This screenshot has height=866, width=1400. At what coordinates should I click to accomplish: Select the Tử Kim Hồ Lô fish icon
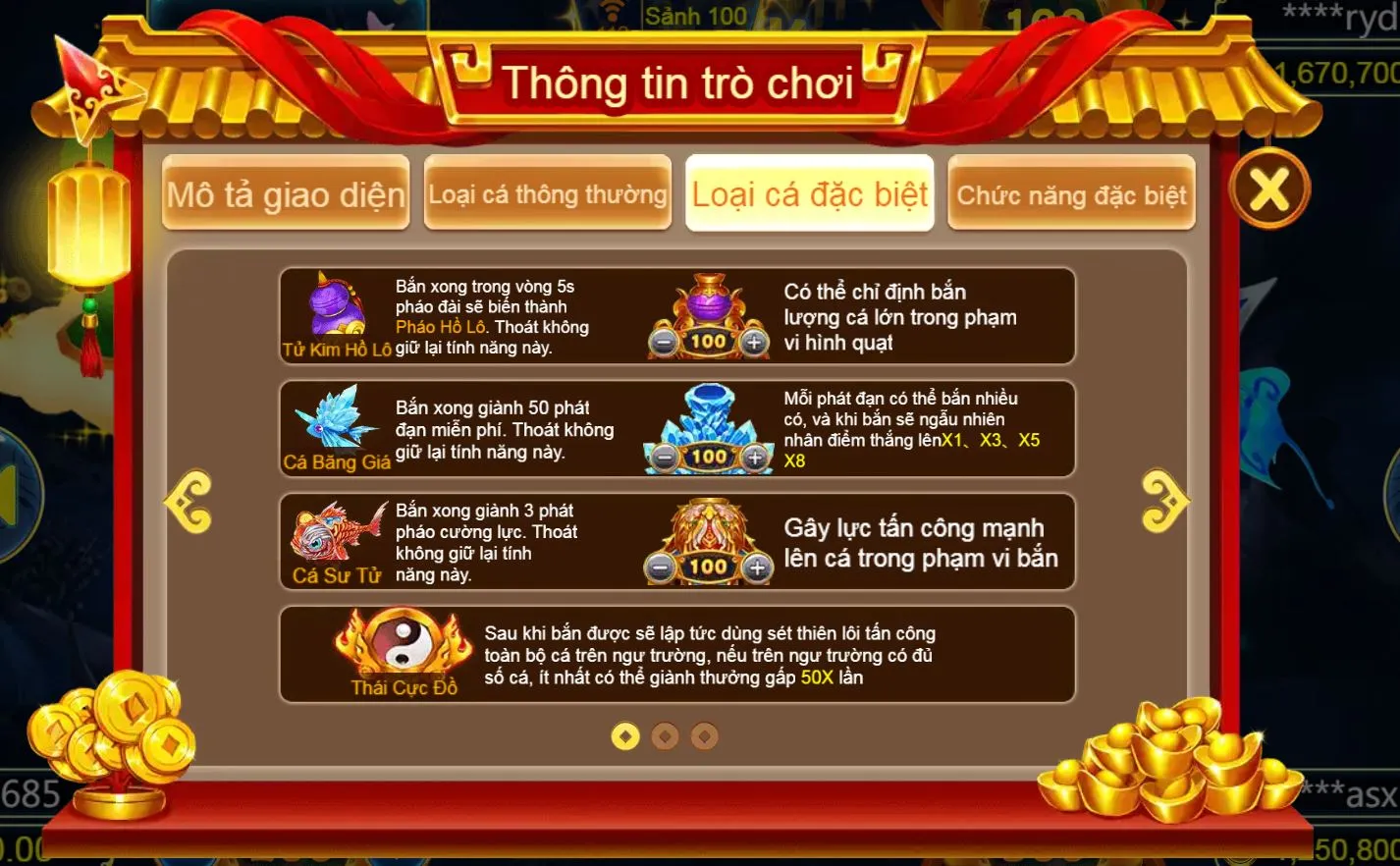coord(332,309)
